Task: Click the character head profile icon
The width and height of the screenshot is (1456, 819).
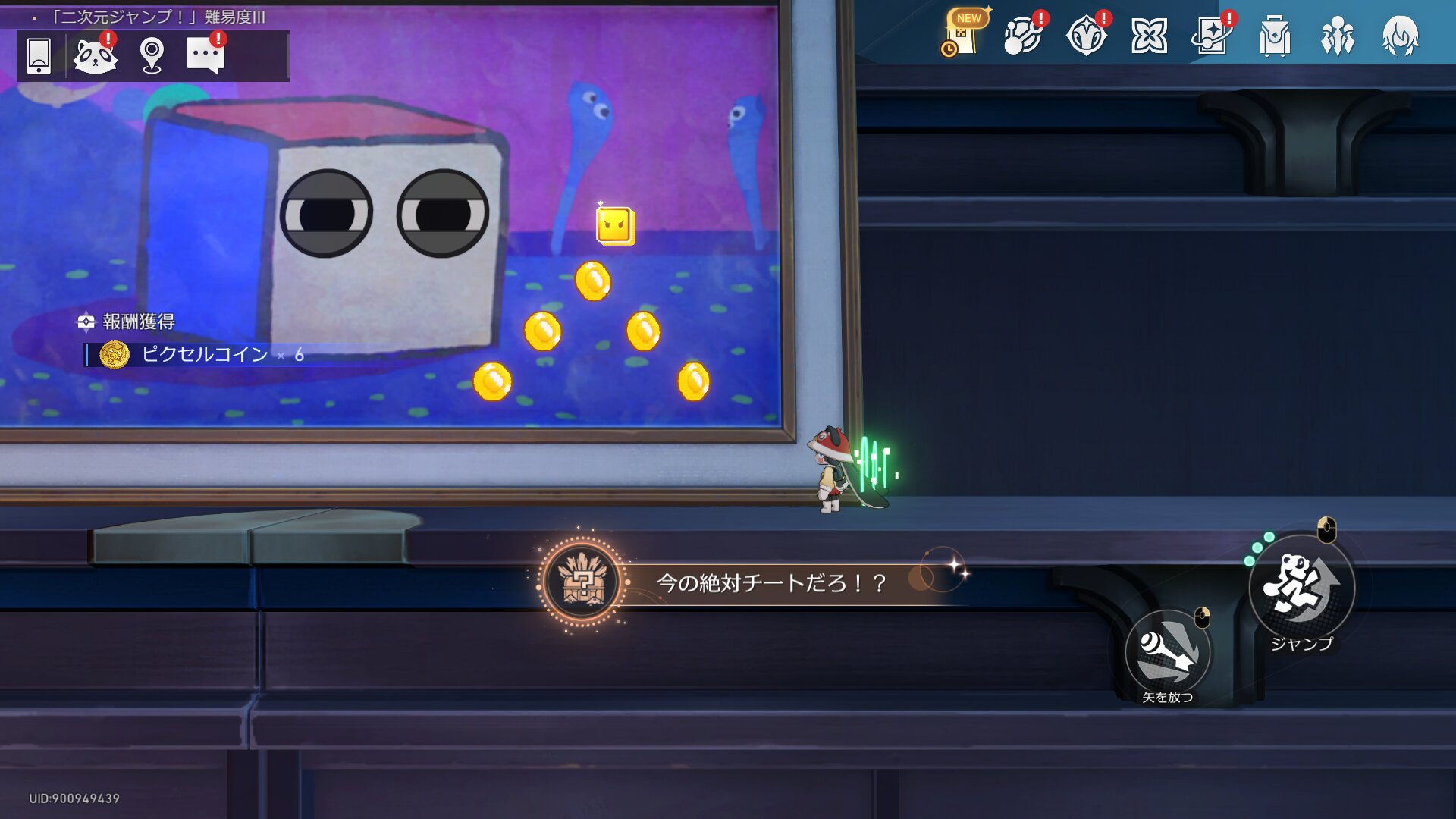Action: [x=1400, y=35]
